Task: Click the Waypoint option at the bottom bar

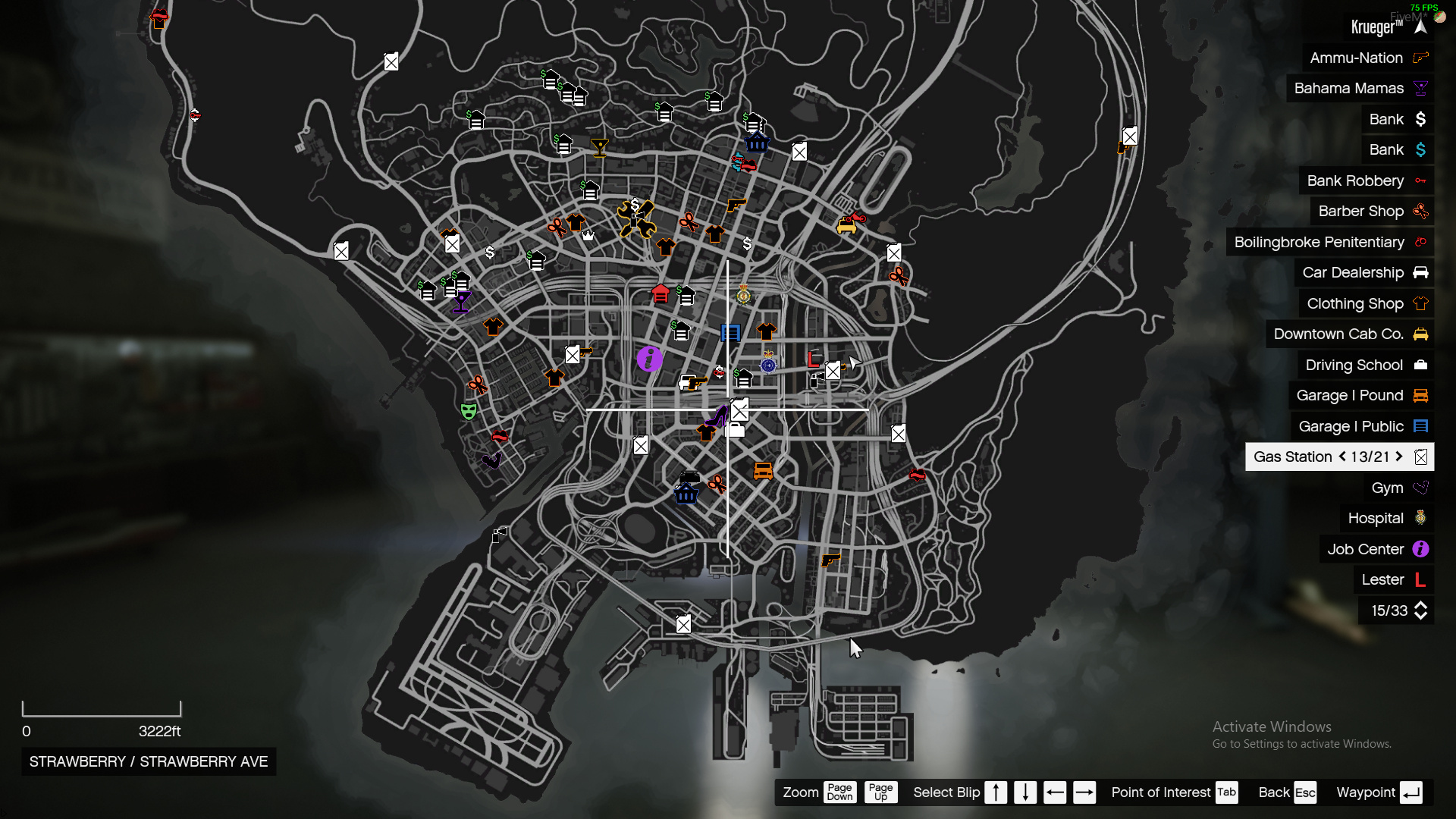Action: tap(1367, 792)
